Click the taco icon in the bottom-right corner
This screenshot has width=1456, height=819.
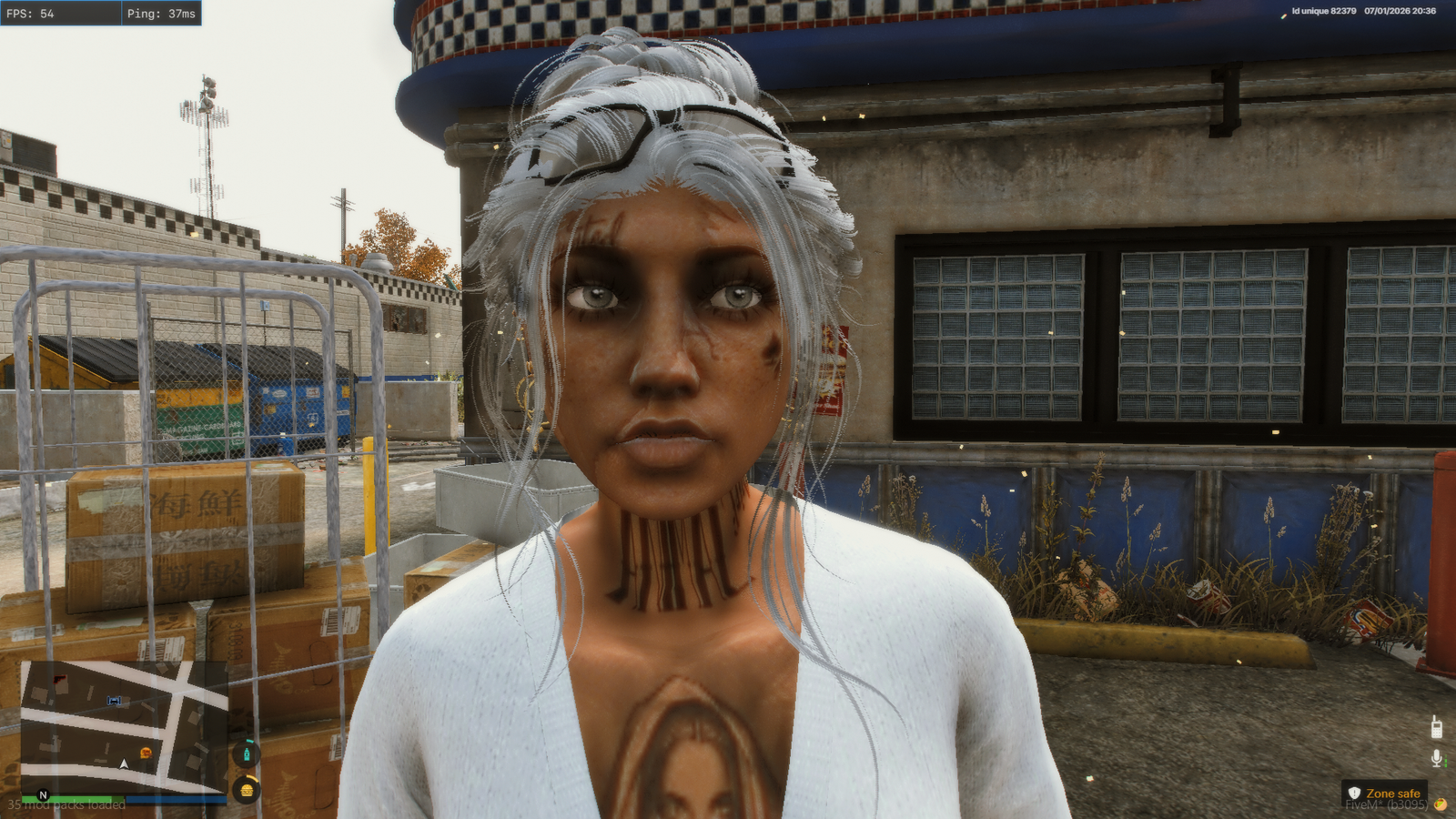coord(1441,804)
